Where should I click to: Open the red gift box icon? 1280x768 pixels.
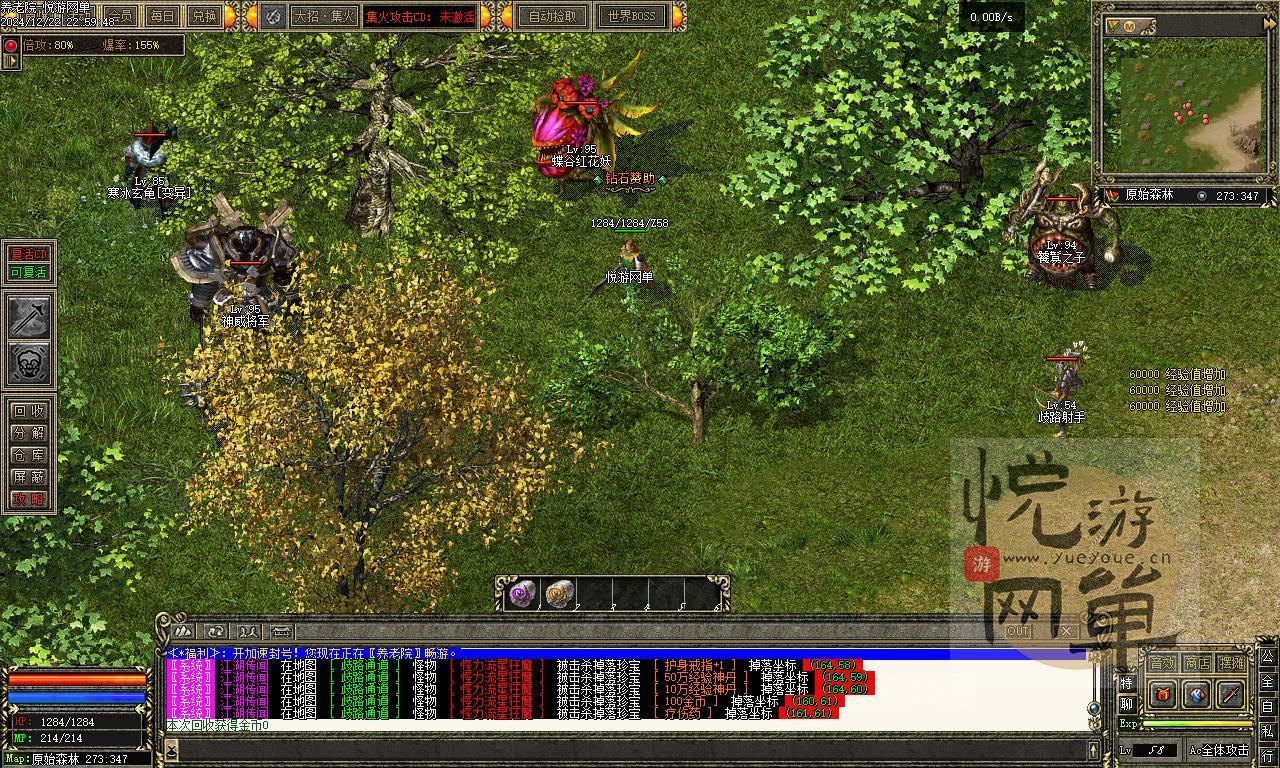click(1162, 693)
